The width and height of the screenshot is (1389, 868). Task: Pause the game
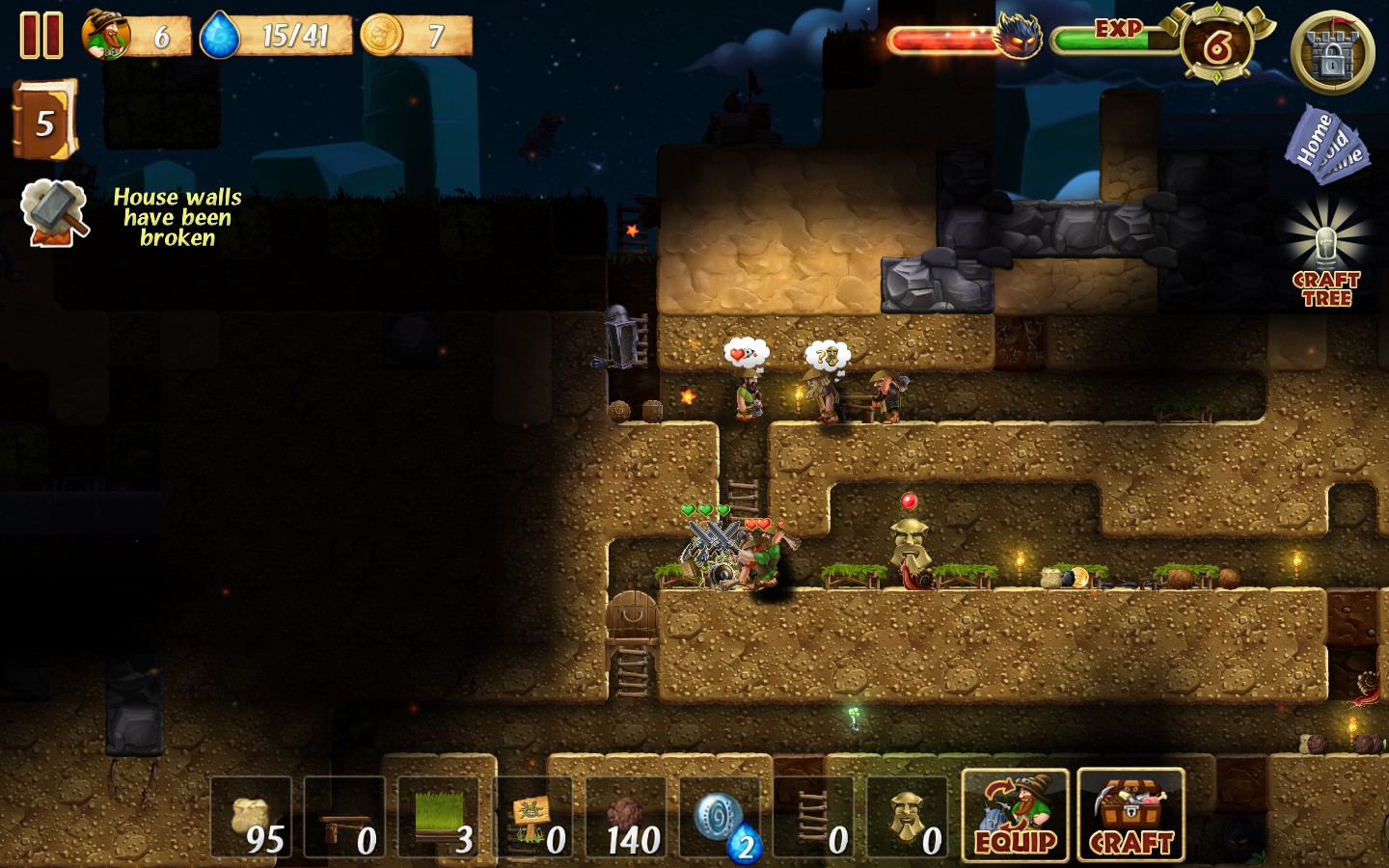click(x=41, y=35)
